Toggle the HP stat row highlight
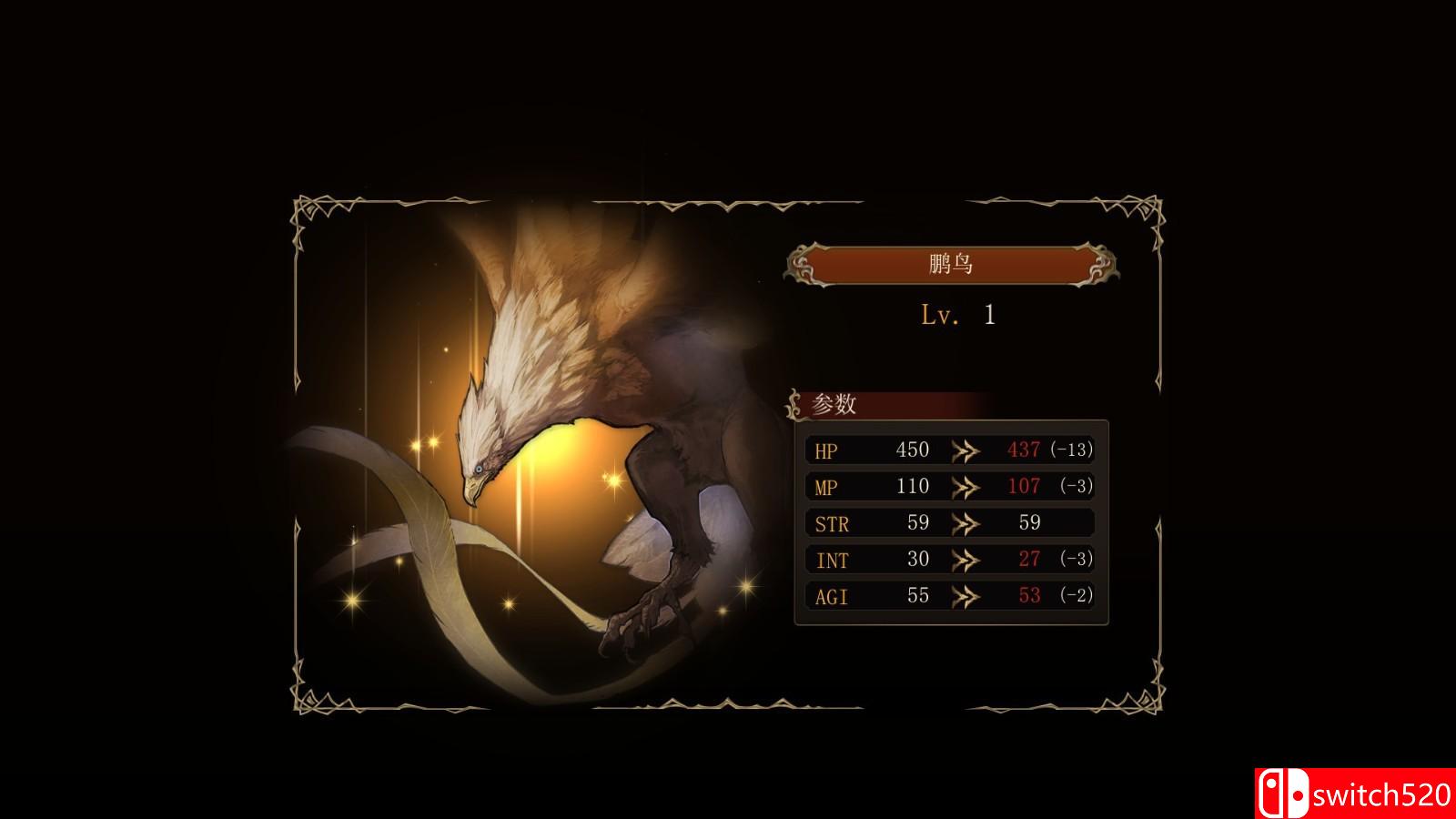The height and width of the screenshot is (819, 1456). (x=951, y=450)
